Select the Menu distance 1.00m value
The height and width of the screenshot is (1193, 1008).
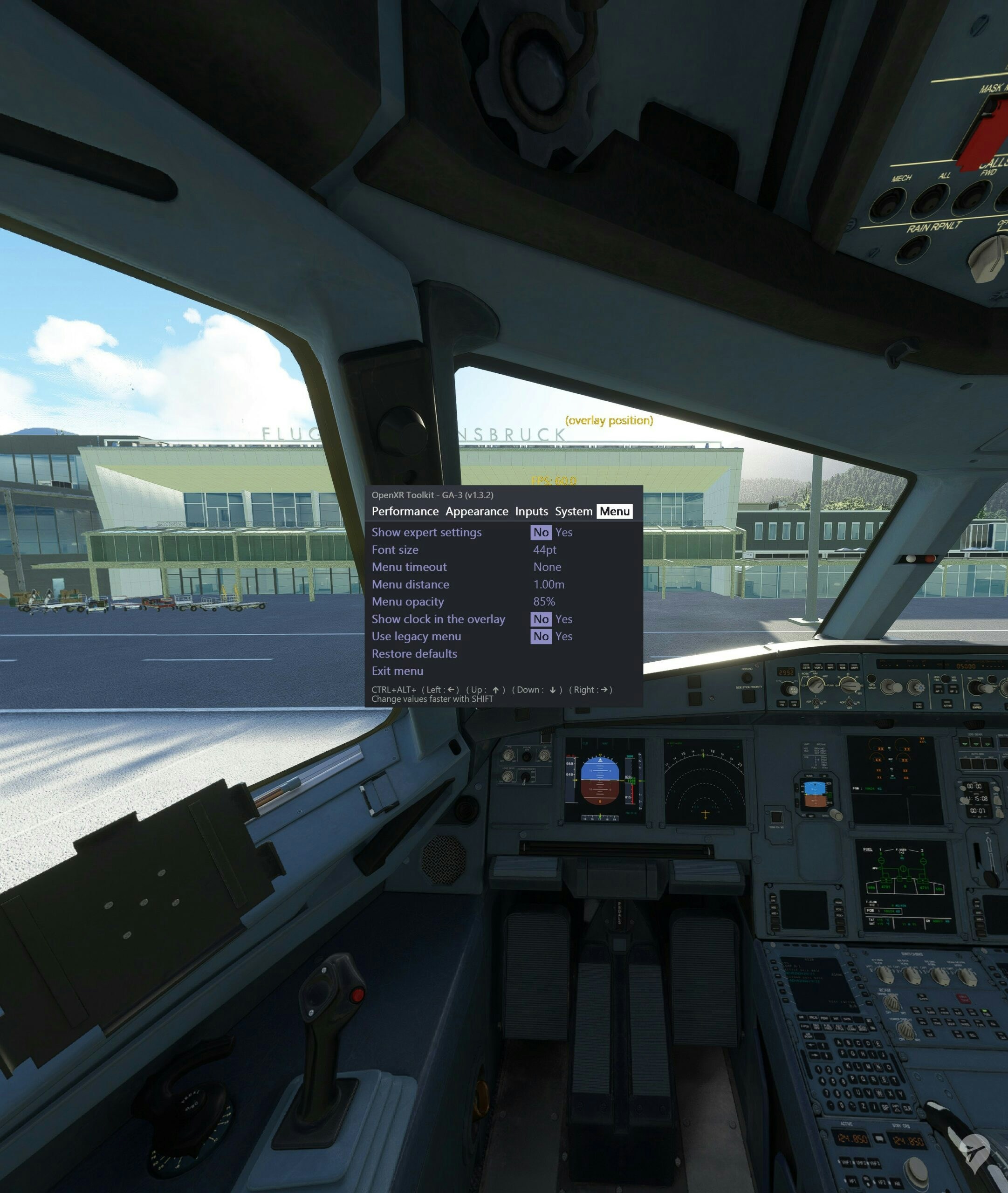click(549, 584)
